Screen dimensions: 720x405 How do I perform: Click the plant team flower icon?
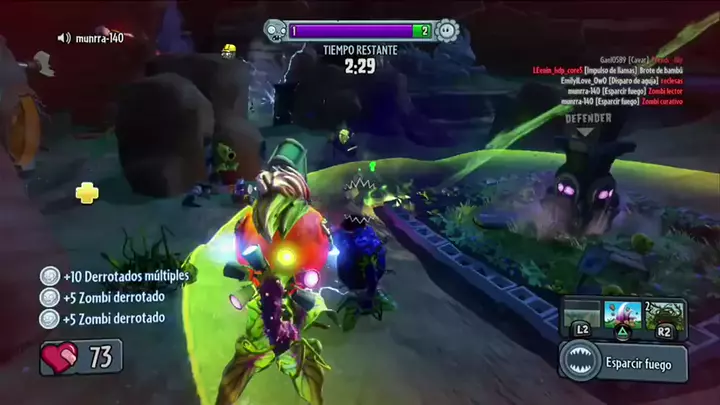[447, 31]
